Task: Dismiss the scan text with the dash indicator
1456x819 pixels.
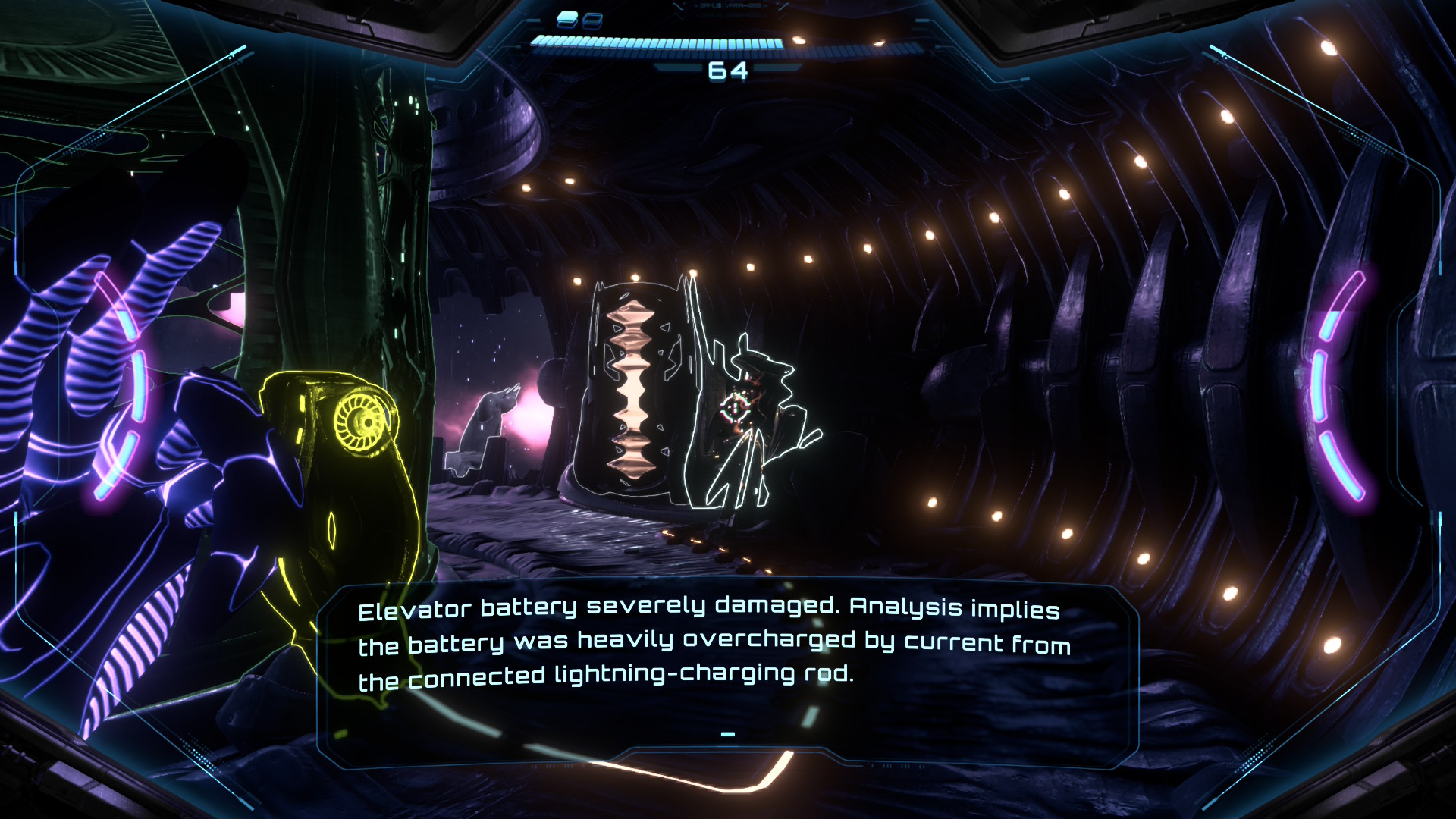Action: (x=729, y=733)
